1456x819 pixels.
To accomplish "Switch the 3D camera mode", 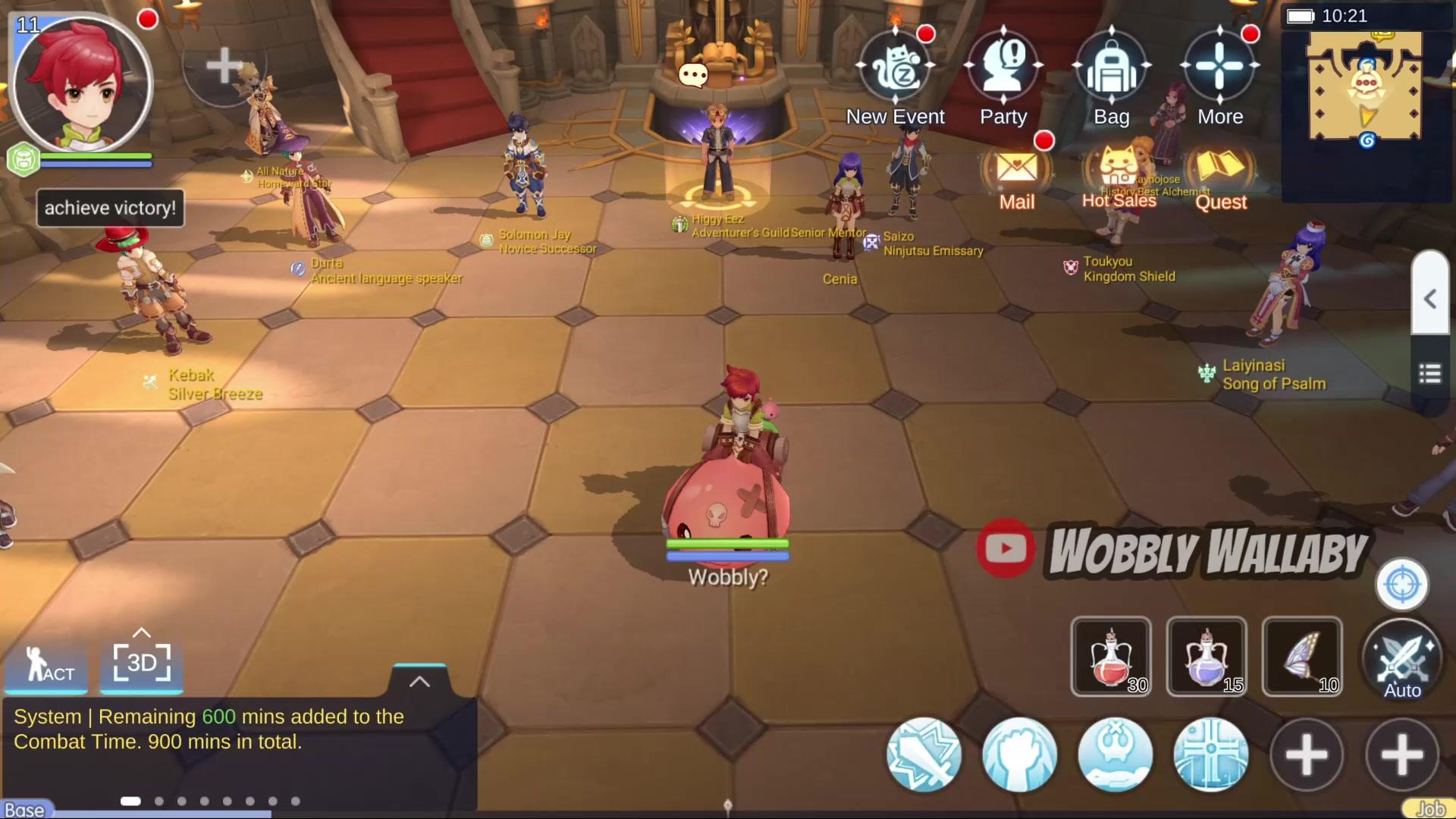I will 142,663.
